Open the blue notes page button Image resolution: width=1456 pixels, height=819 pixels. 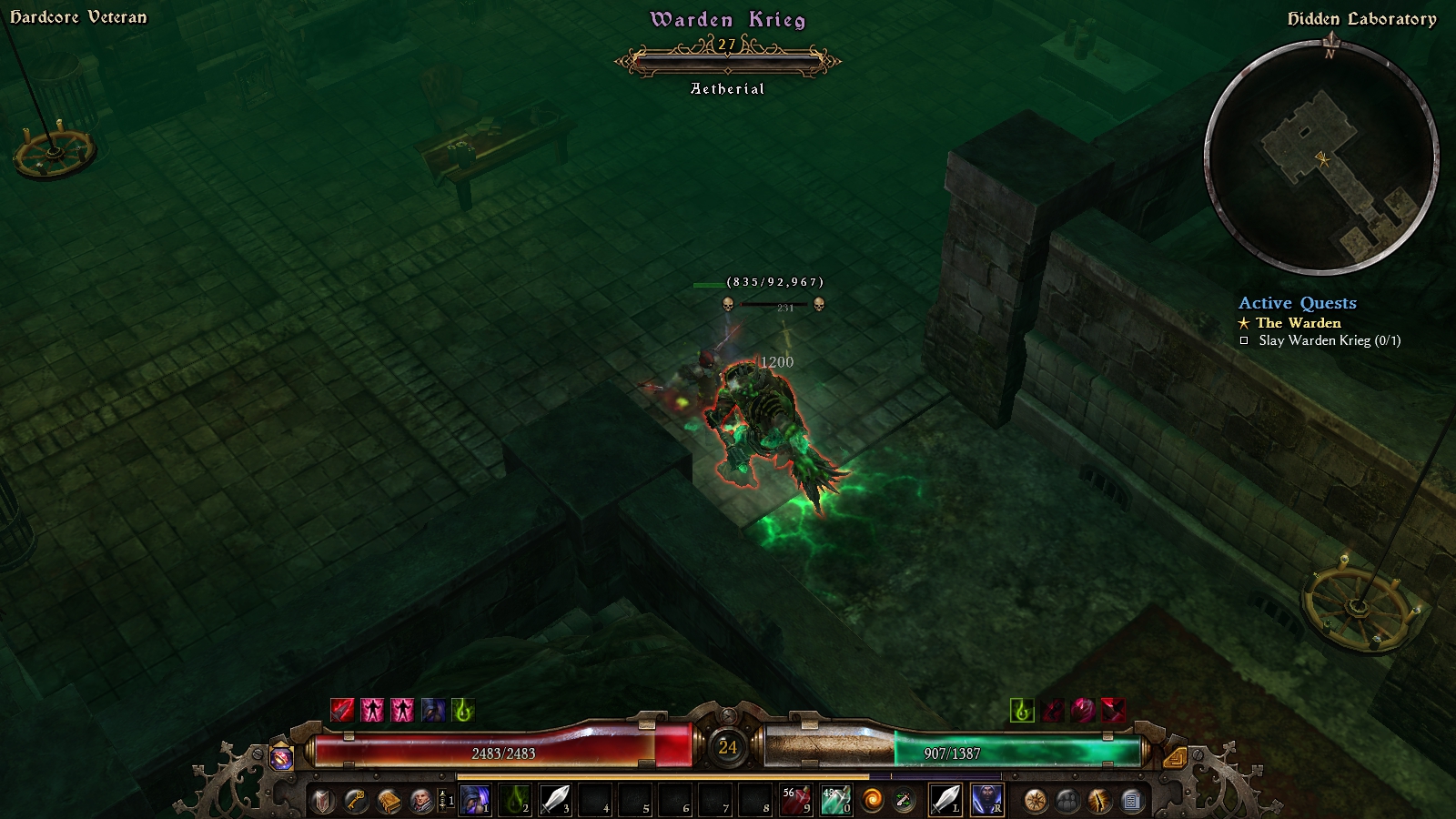coord(1132,801)
